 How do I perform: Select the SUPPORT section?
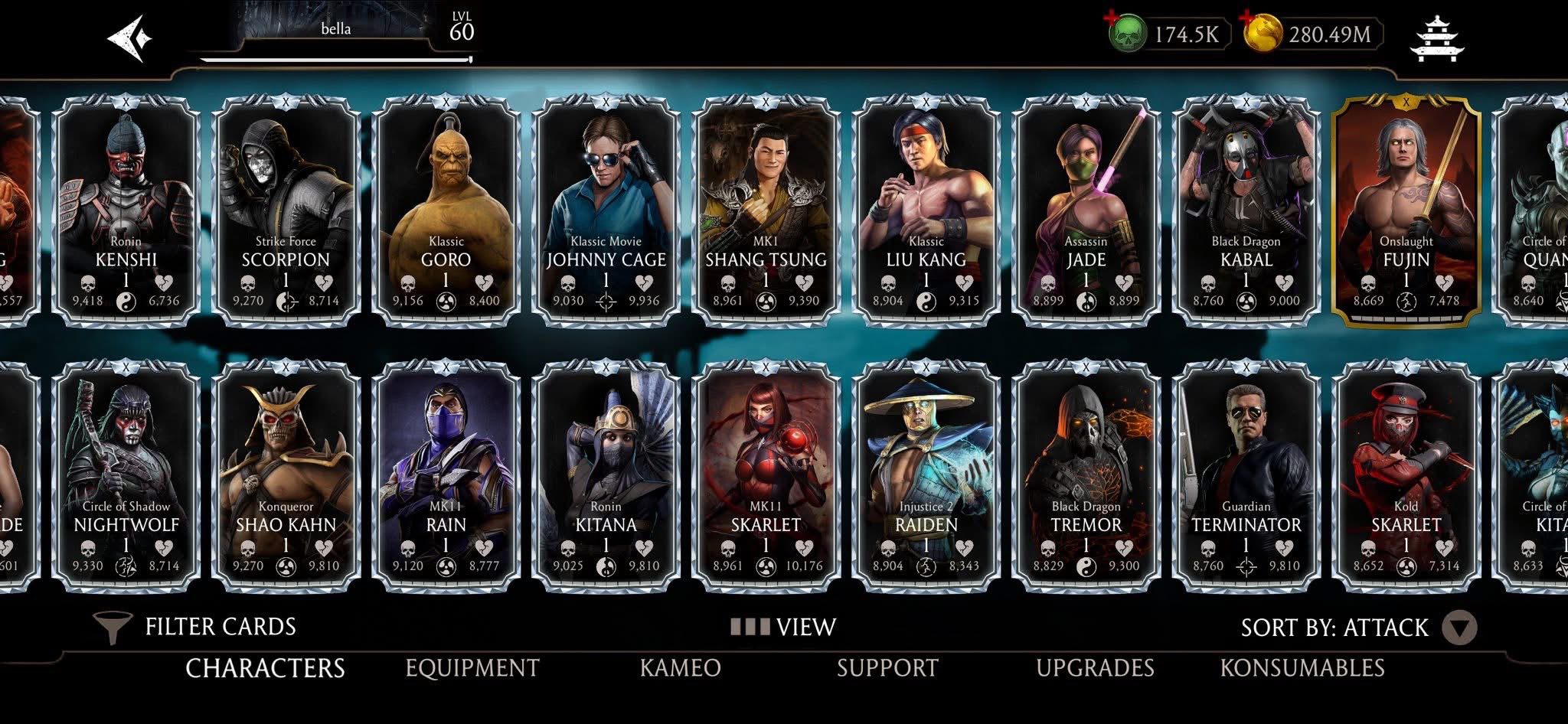click(x=886, y=667)
